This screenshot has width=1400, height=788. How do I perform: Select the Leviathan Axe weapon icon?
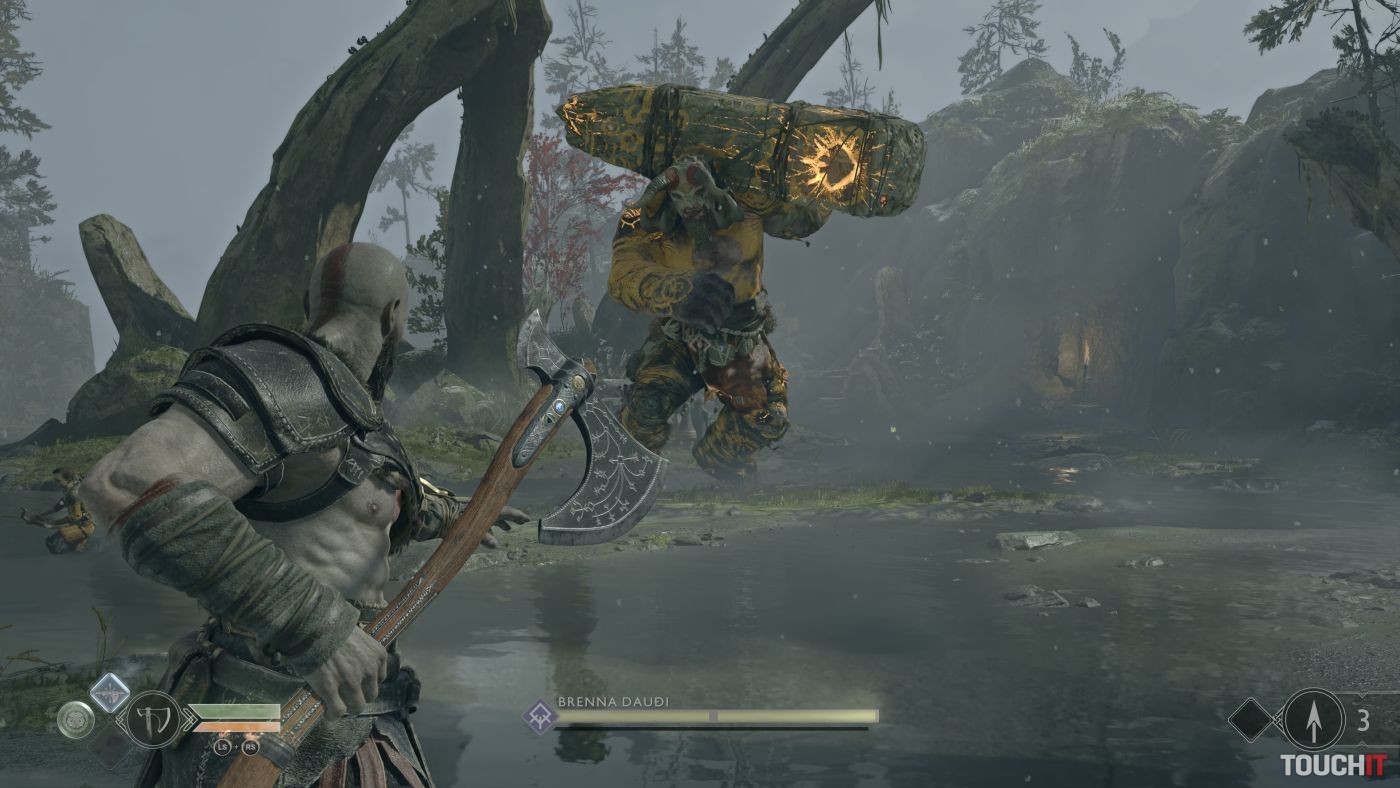tap(153, 719)
